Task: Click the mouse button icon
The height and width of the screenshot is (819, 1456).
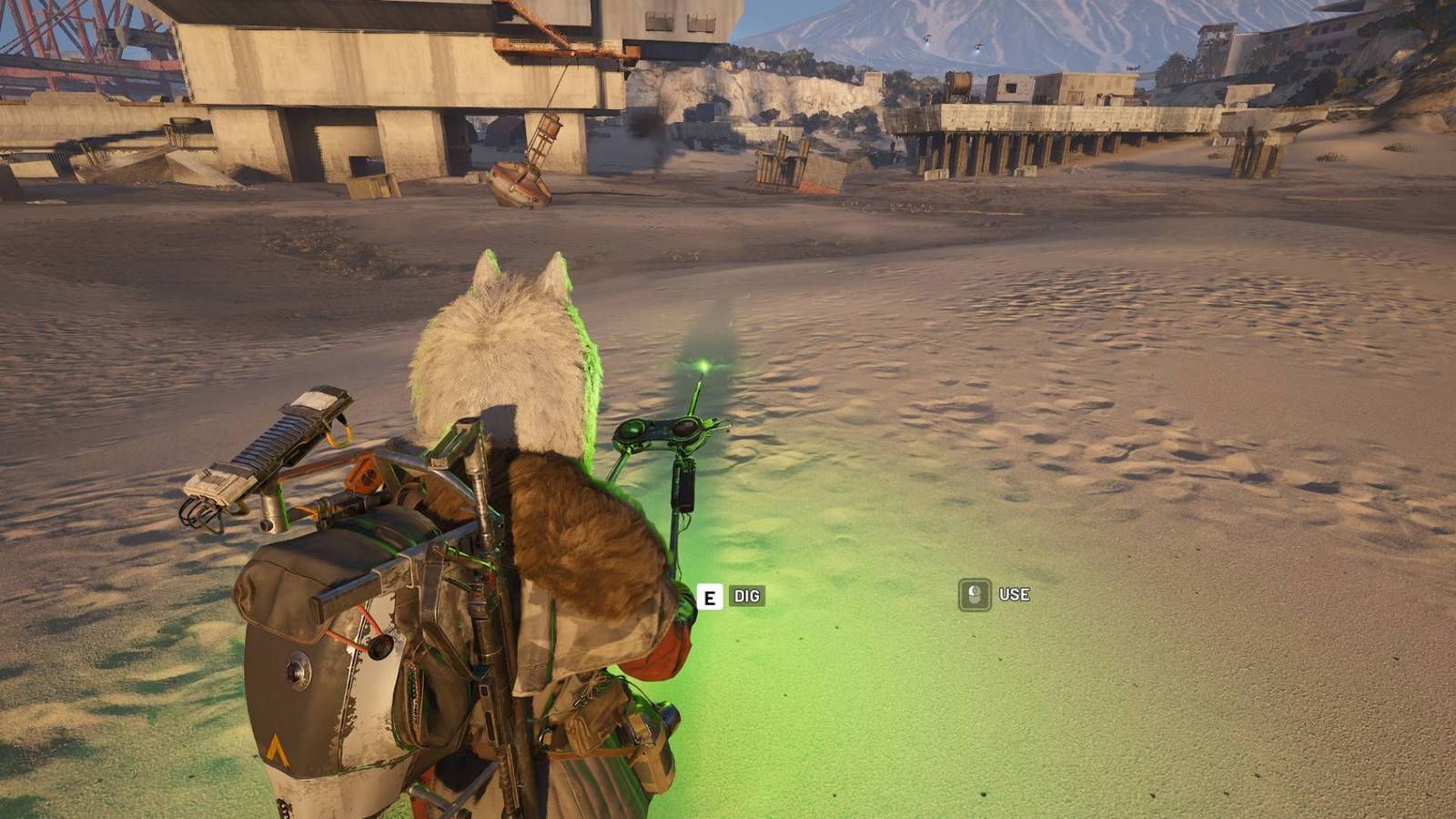Action: coord(973,595)
